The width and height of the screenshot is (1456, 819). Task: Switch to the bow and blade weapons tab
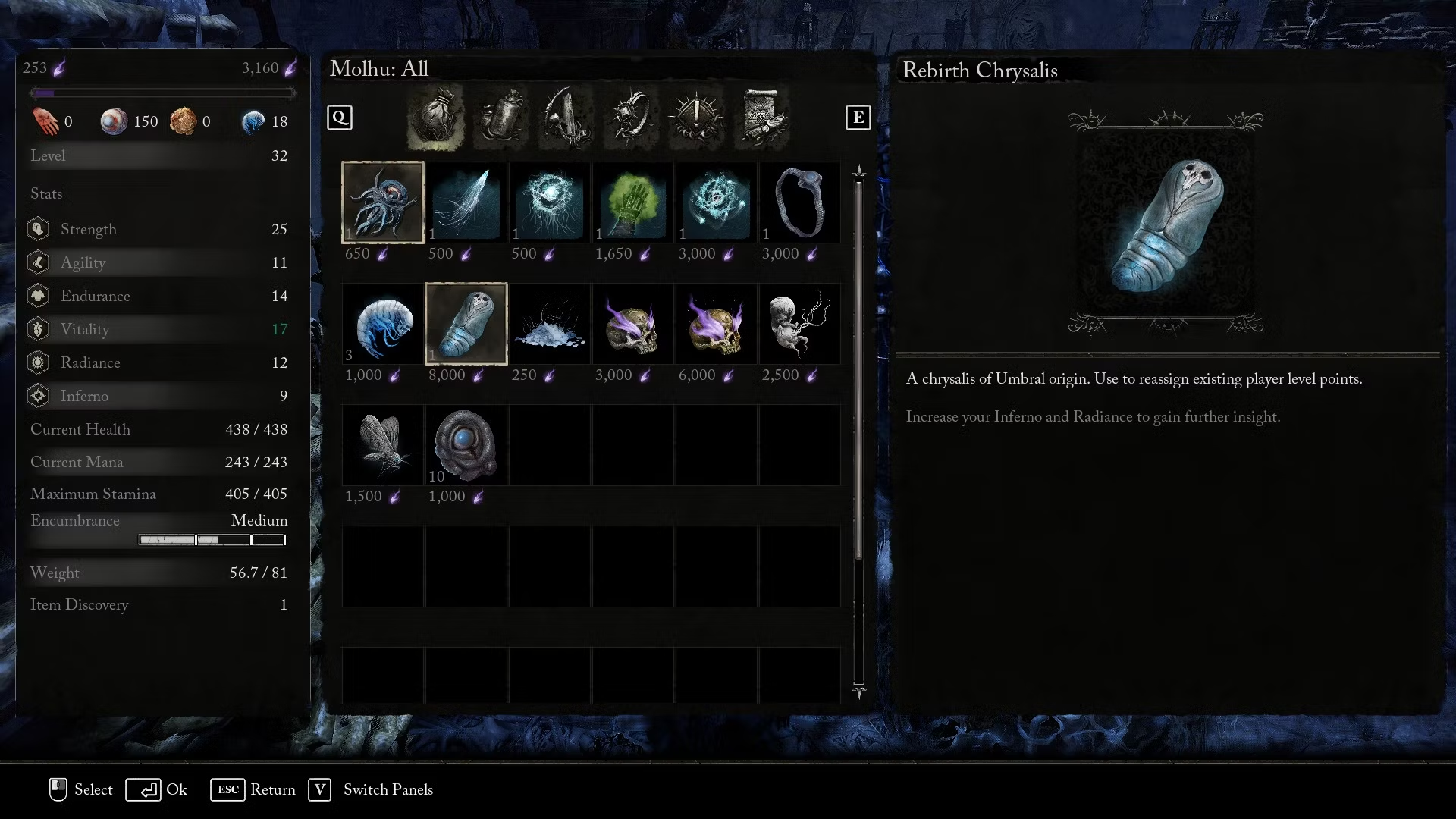coord(566,118)
